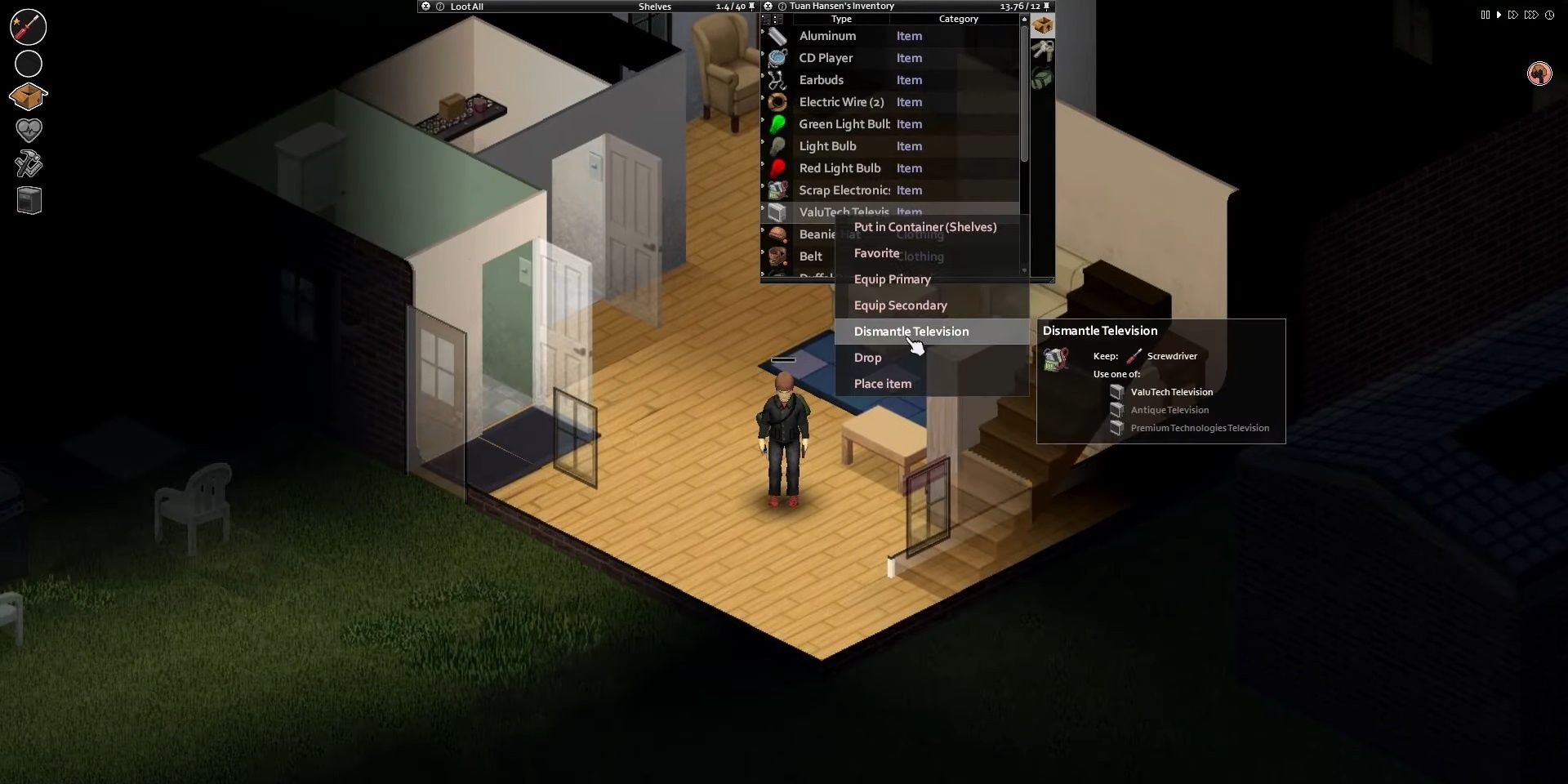Viewport: 1568px width, 784px height.
Task: Open inventory via the cardboard box icon
Action: pos(28,96)
